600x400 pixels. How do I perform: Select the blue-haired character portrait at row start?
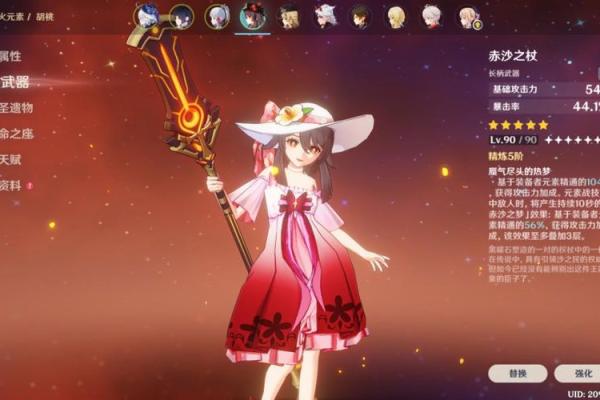click(x=147, y=16)
